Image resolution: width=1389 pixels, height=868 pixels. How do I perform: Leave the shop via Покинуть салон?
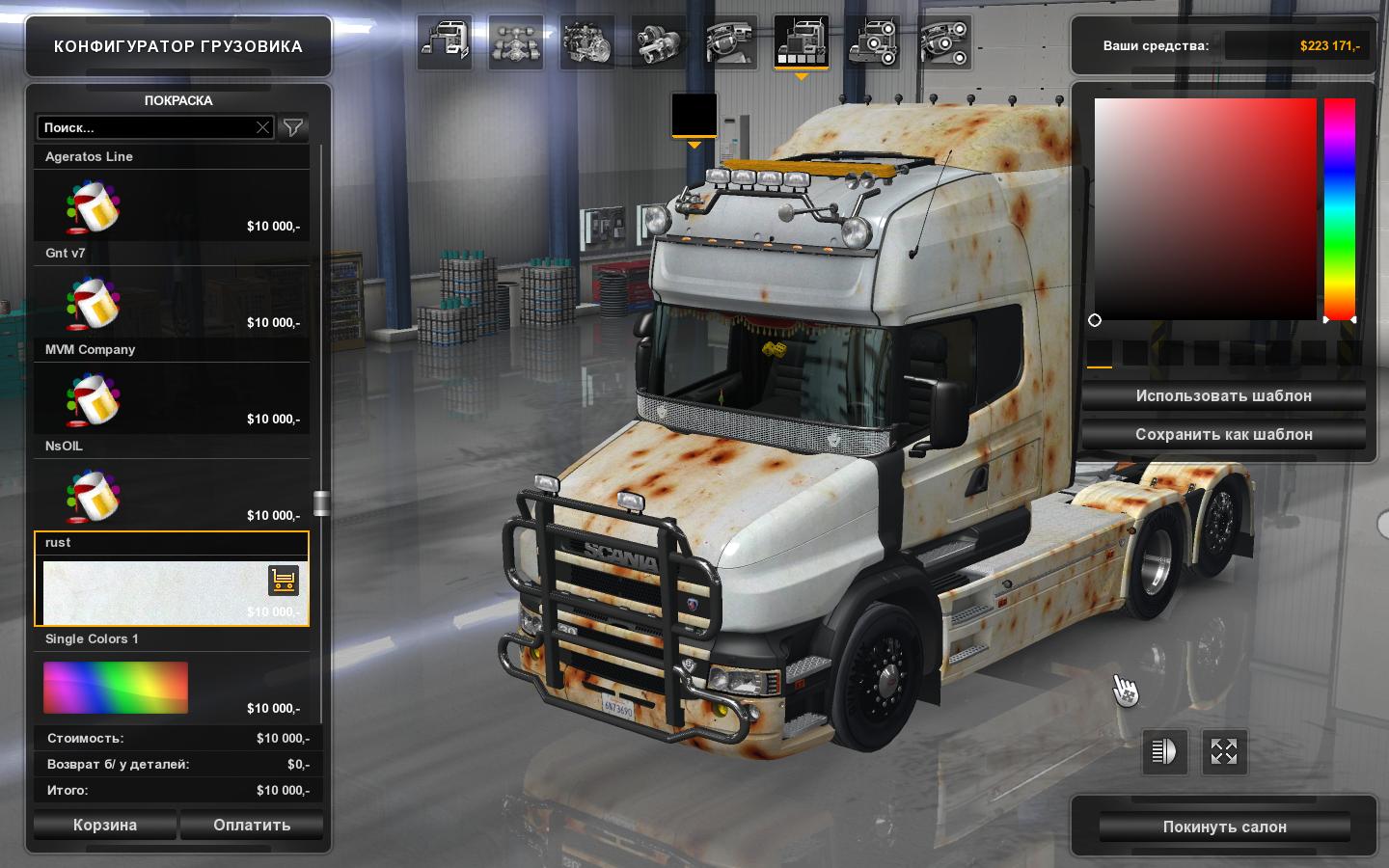tap(1224, 827)
